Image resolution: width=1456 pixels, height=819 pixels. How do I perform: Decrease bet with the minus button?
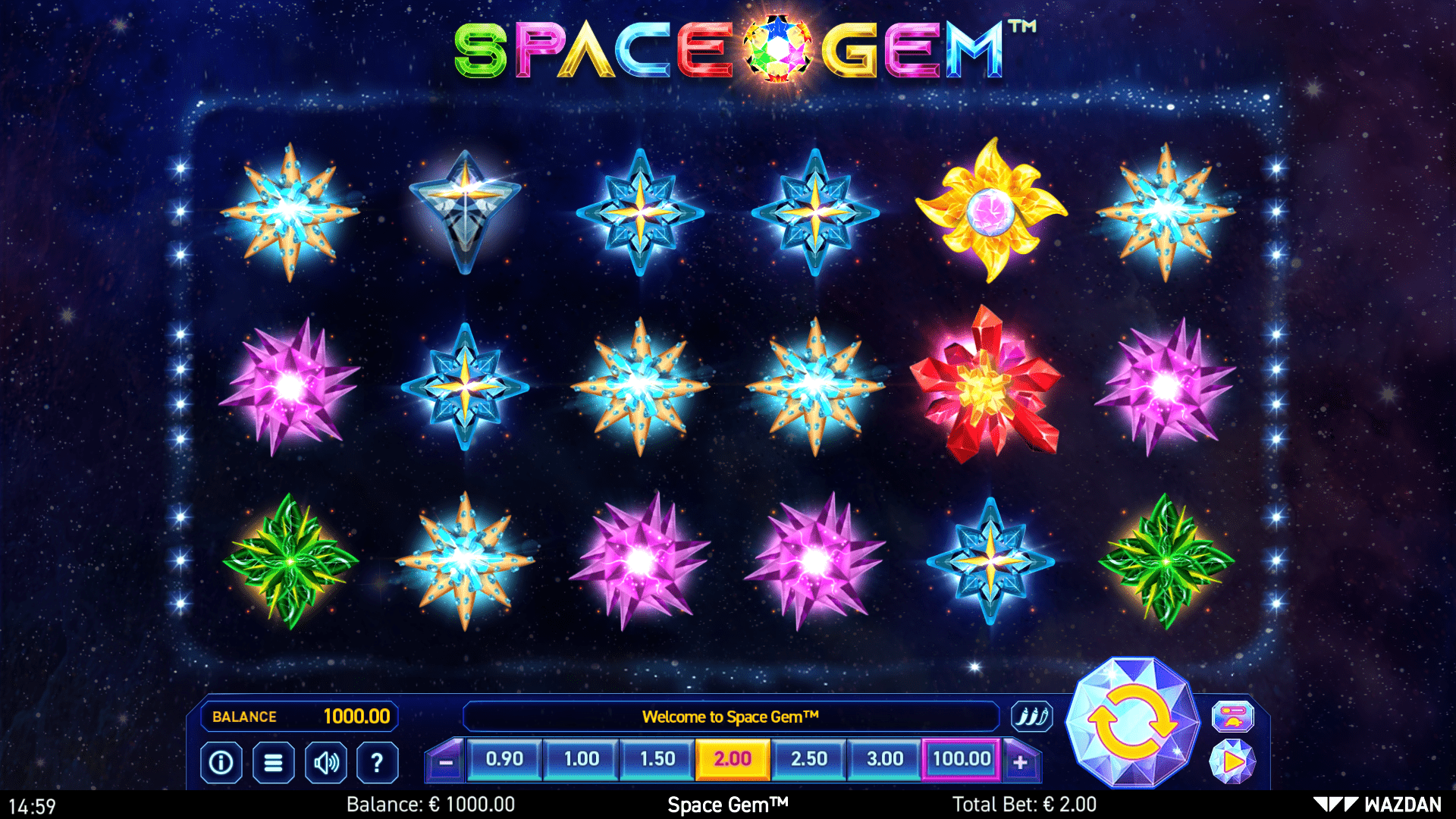click(x=446, y=762)
